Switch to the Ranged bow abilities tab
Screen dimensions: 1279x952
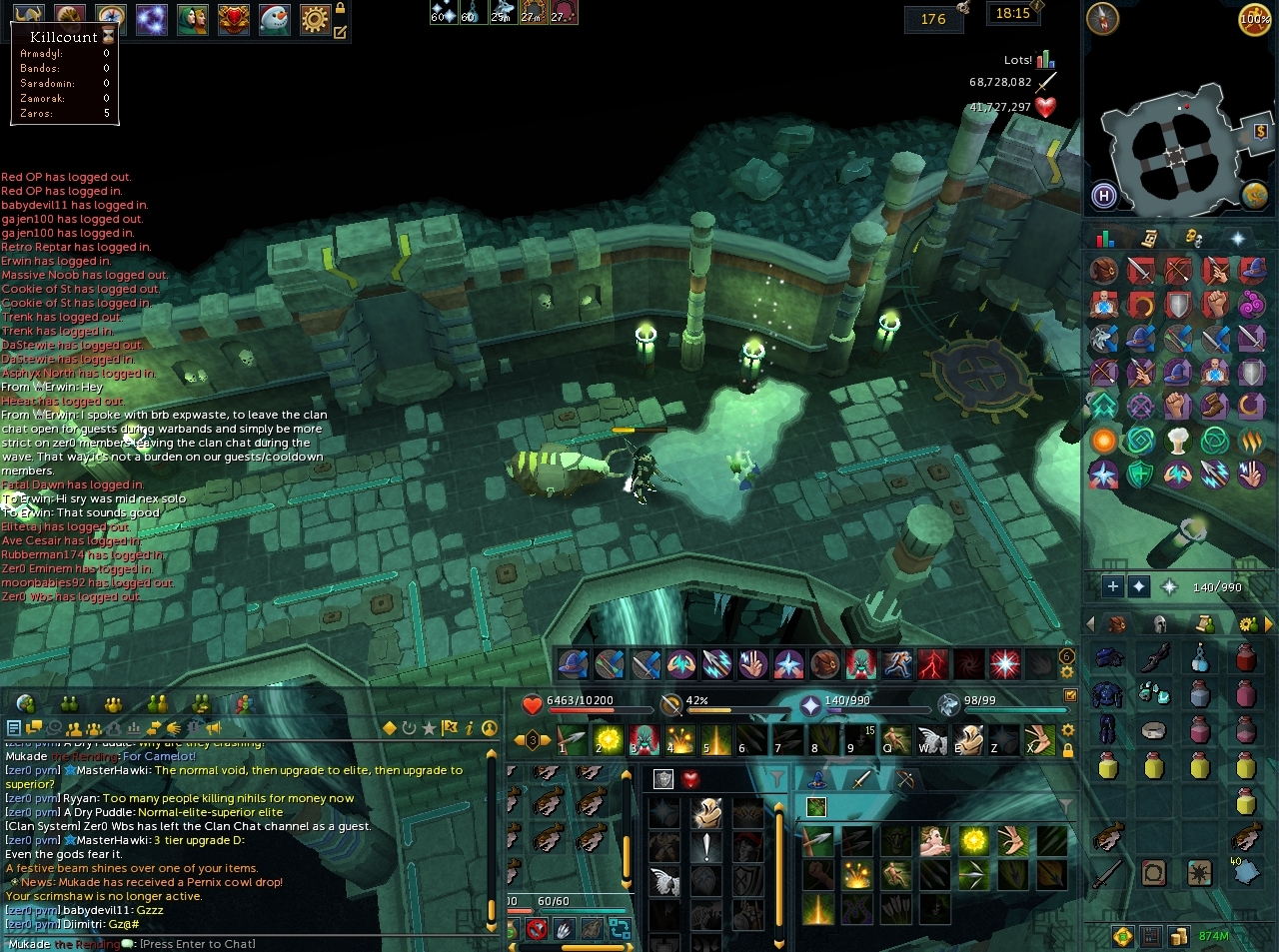(904, 780)
